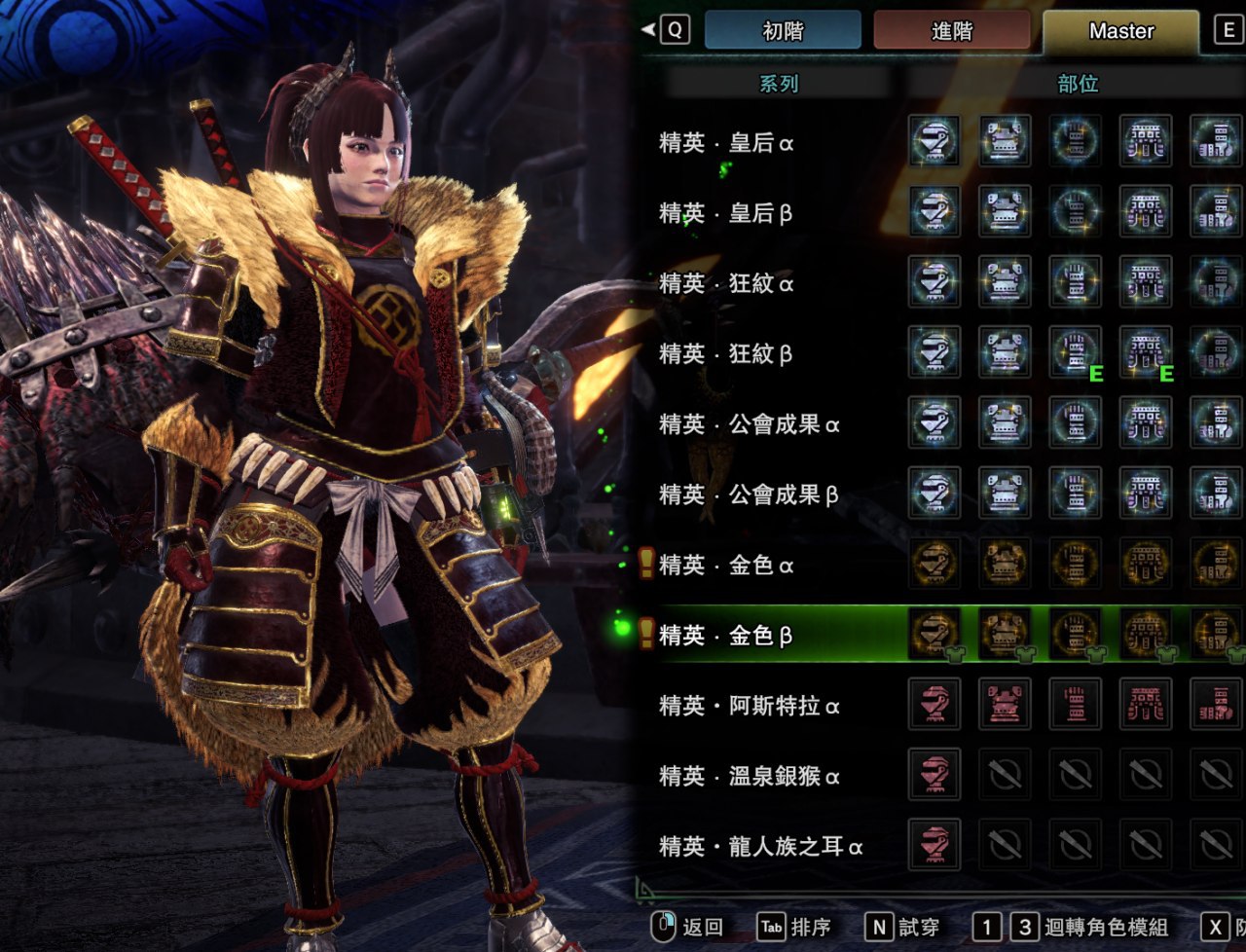Select the waist piece icon of 精英・金色β
The width and height of the screenshot is (1246, 952).
click(x=1146, y=634)
